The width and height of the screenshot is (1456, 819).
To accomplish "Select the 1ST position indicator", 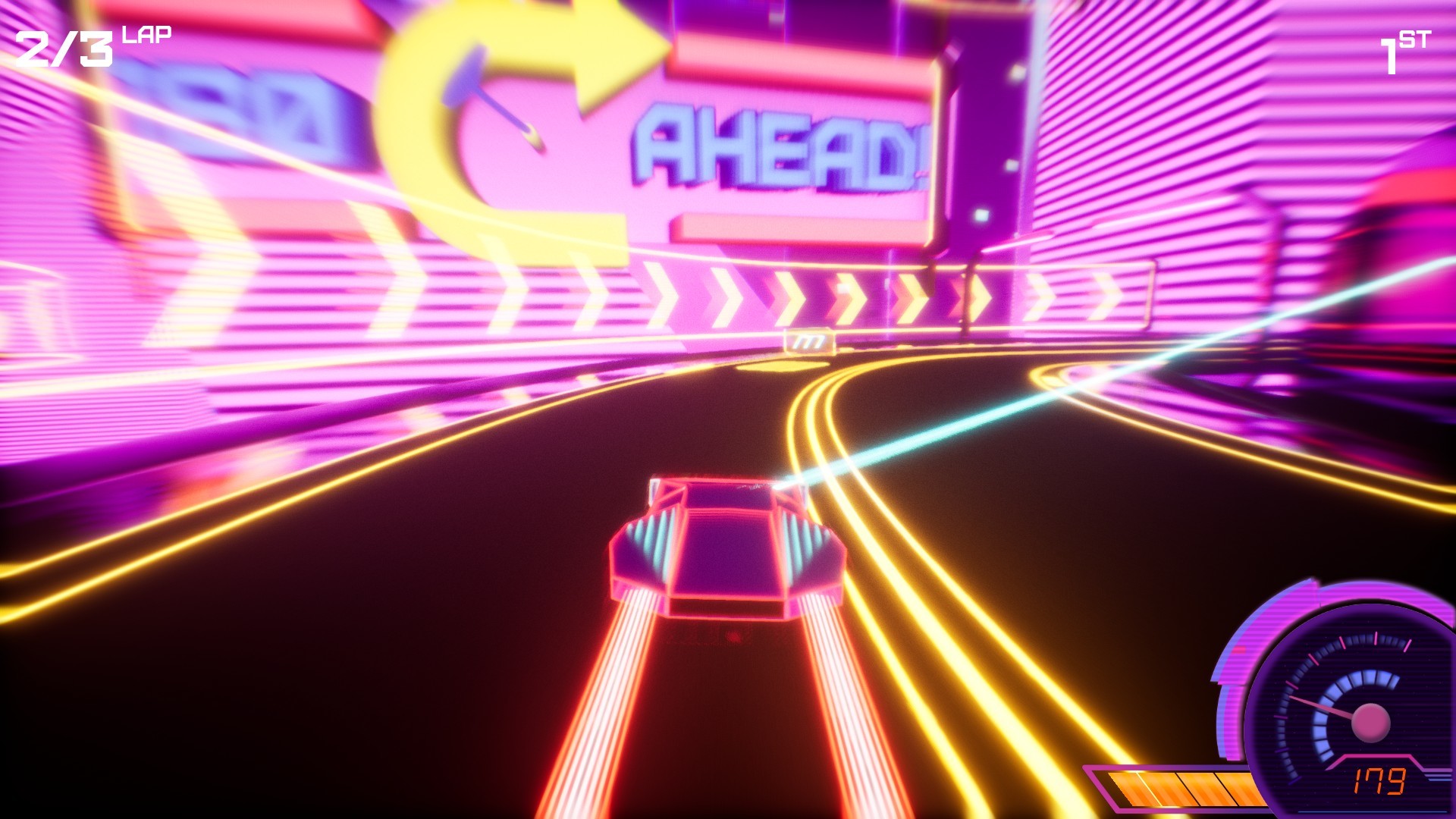I will [x=1401, y=49].
